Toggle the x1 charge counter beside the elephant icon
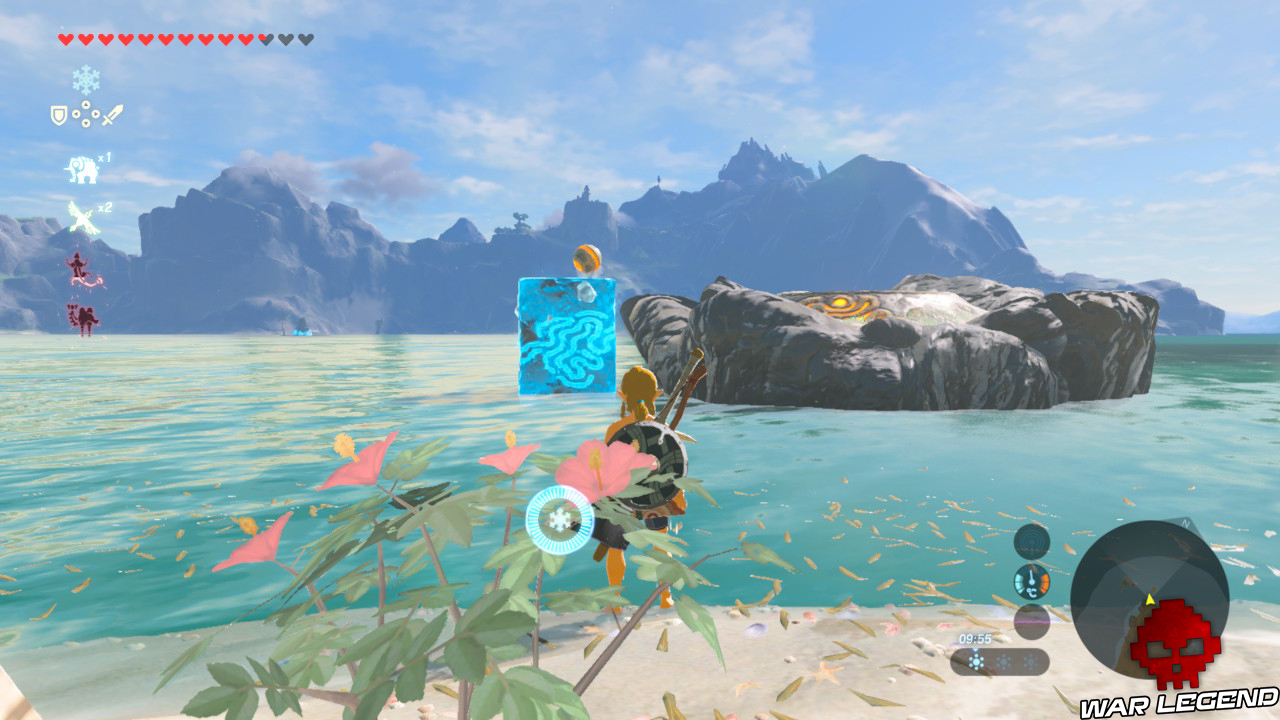Image resolution: width=1280 pixels, height=720 pixels. (x=104, y=156)
